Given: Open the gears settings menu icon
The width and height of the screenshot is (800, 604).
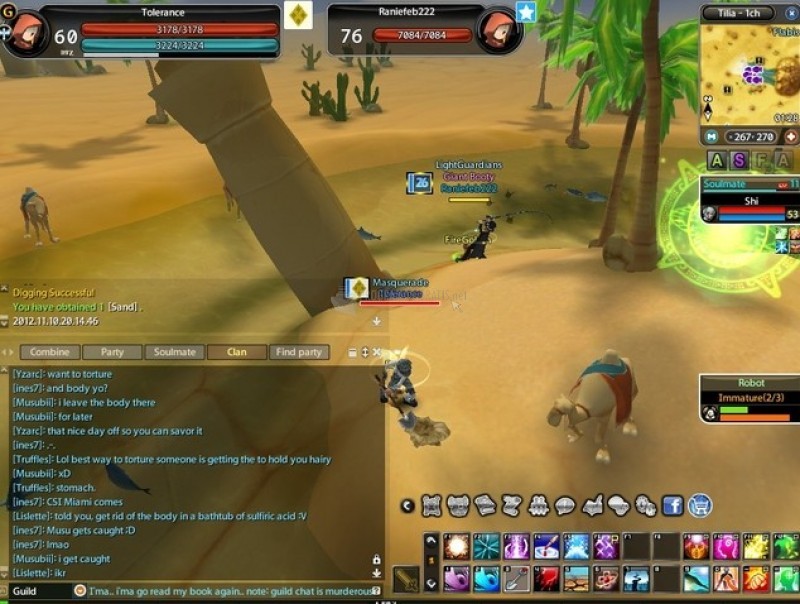Looking at the screenshot, I should pyautogui.click(x=646, y=505).
